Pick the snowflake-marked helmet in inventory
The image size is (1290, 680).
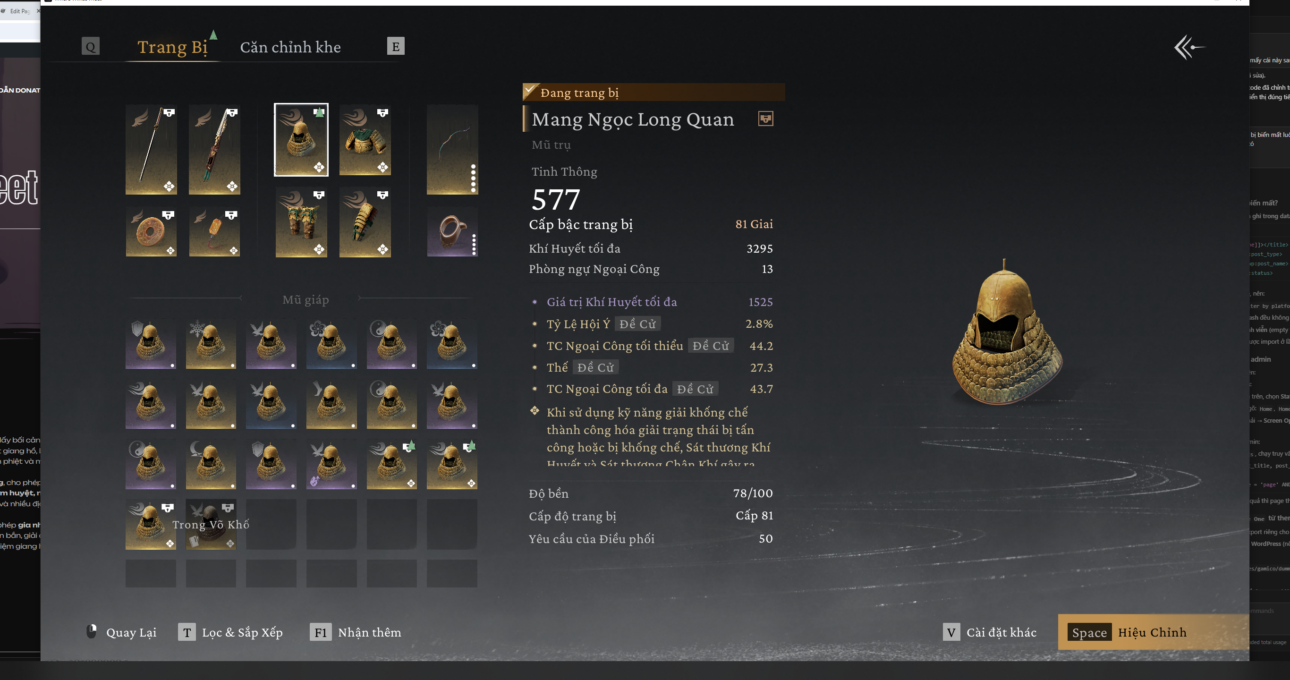[x=210, y=344]
